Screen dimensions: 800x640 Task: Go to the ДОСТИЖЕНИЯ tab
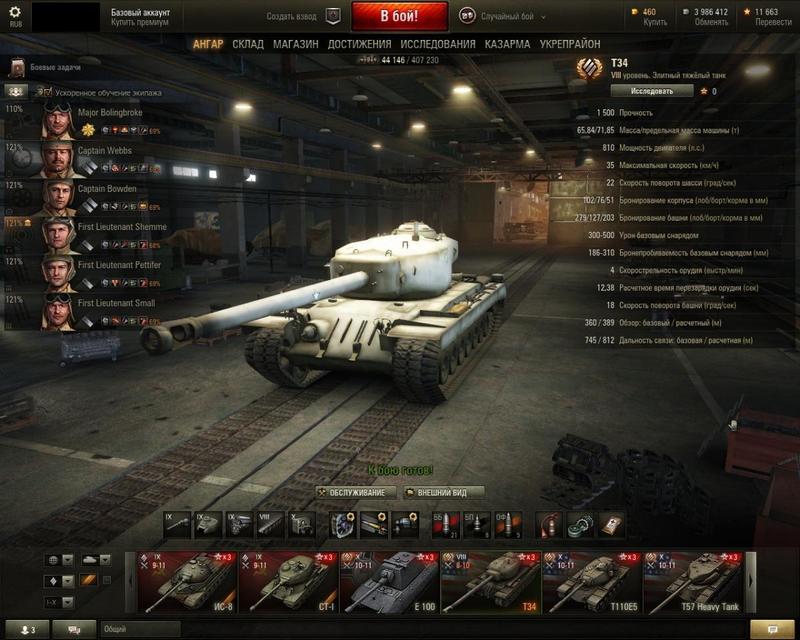359,45
